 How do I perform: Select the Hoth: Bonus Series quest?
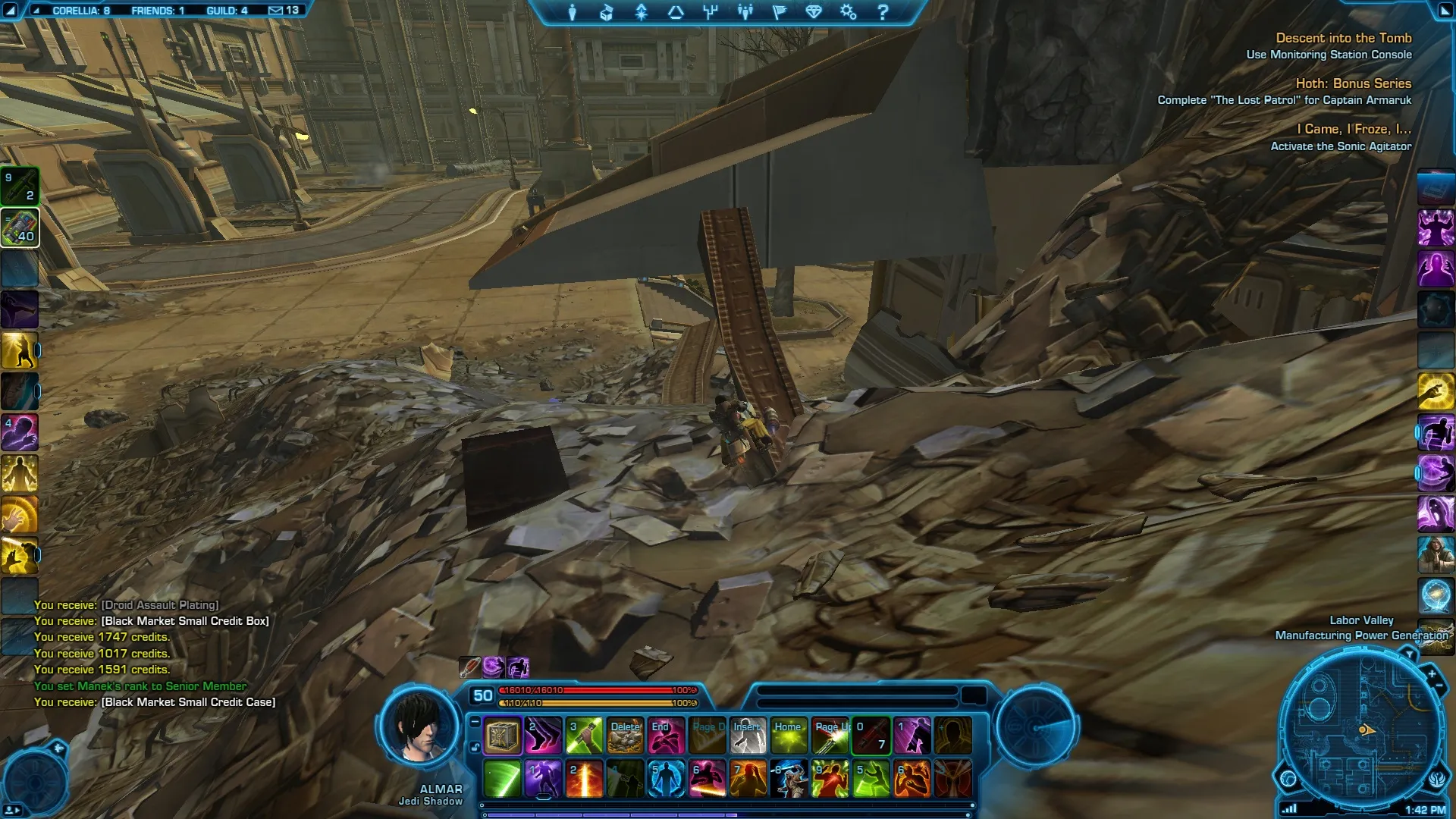[1353, 83]
